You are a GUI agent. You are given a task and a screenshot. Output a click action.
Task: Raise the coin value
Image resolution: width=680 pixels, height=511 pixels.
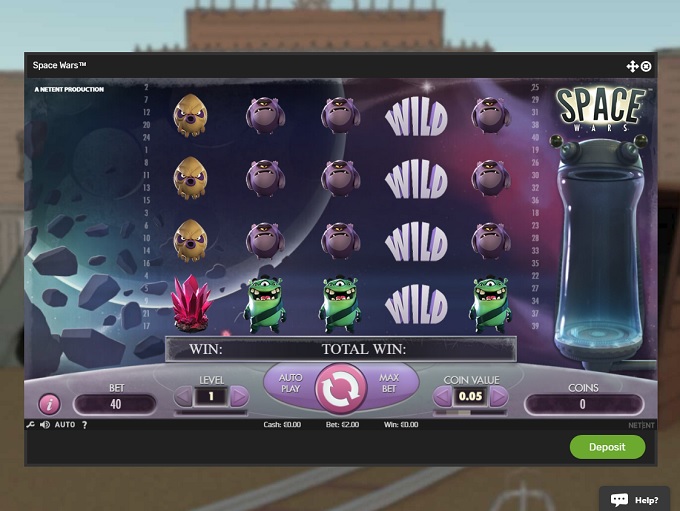497,397
